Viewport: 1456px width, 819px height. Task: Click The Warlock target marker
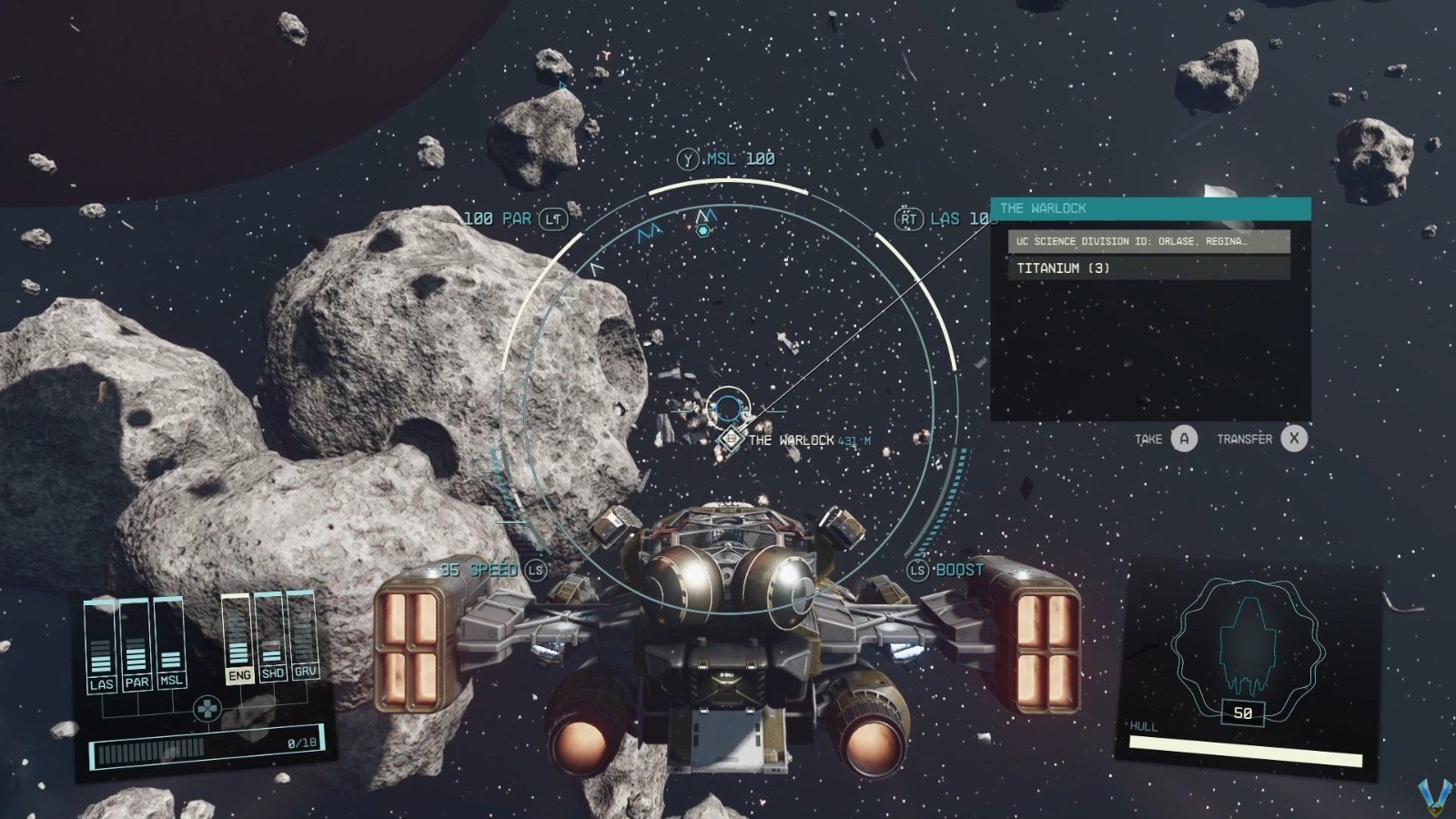point(730,440)
